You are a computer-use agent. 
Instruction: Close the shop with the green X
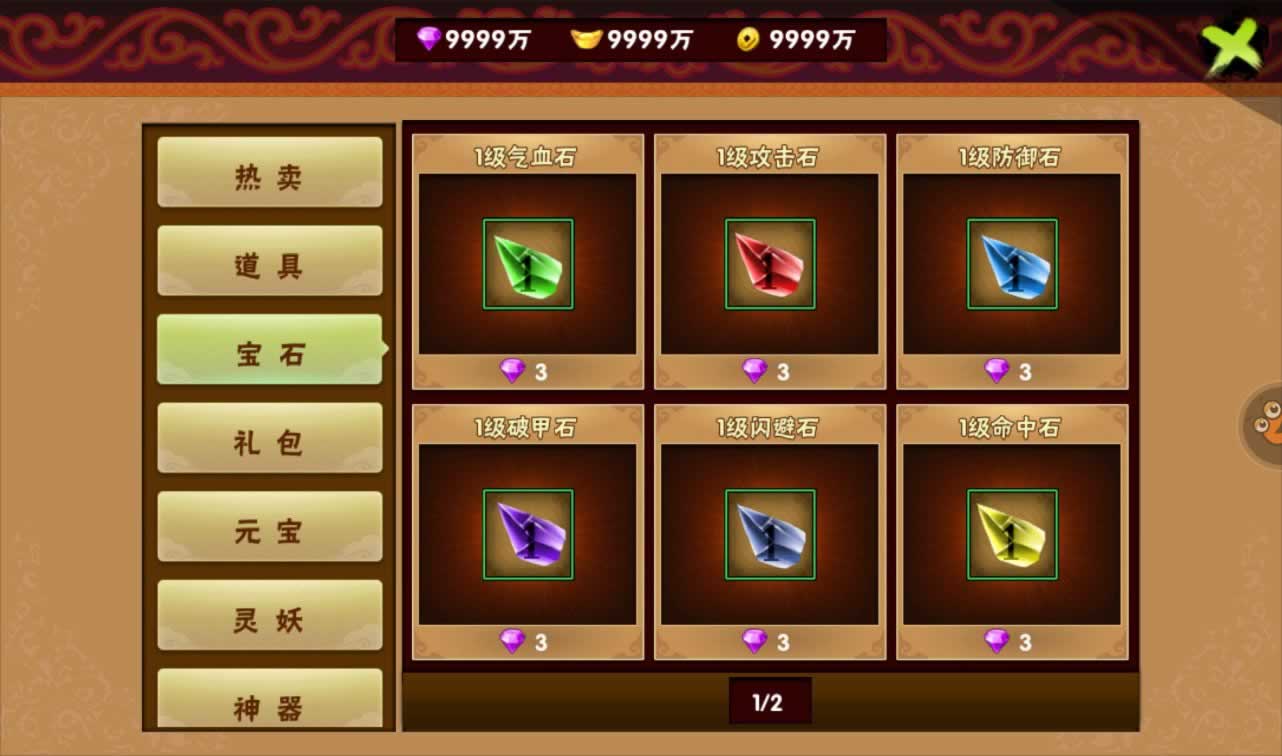pos(1235,46)
